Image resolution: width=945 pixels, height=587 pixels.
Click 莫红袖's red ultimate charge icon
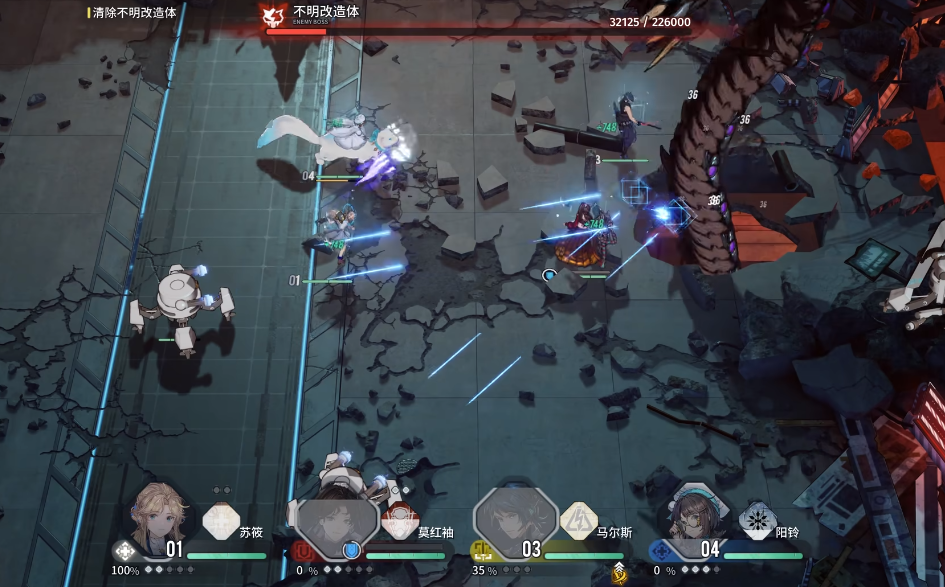(303, 550)
